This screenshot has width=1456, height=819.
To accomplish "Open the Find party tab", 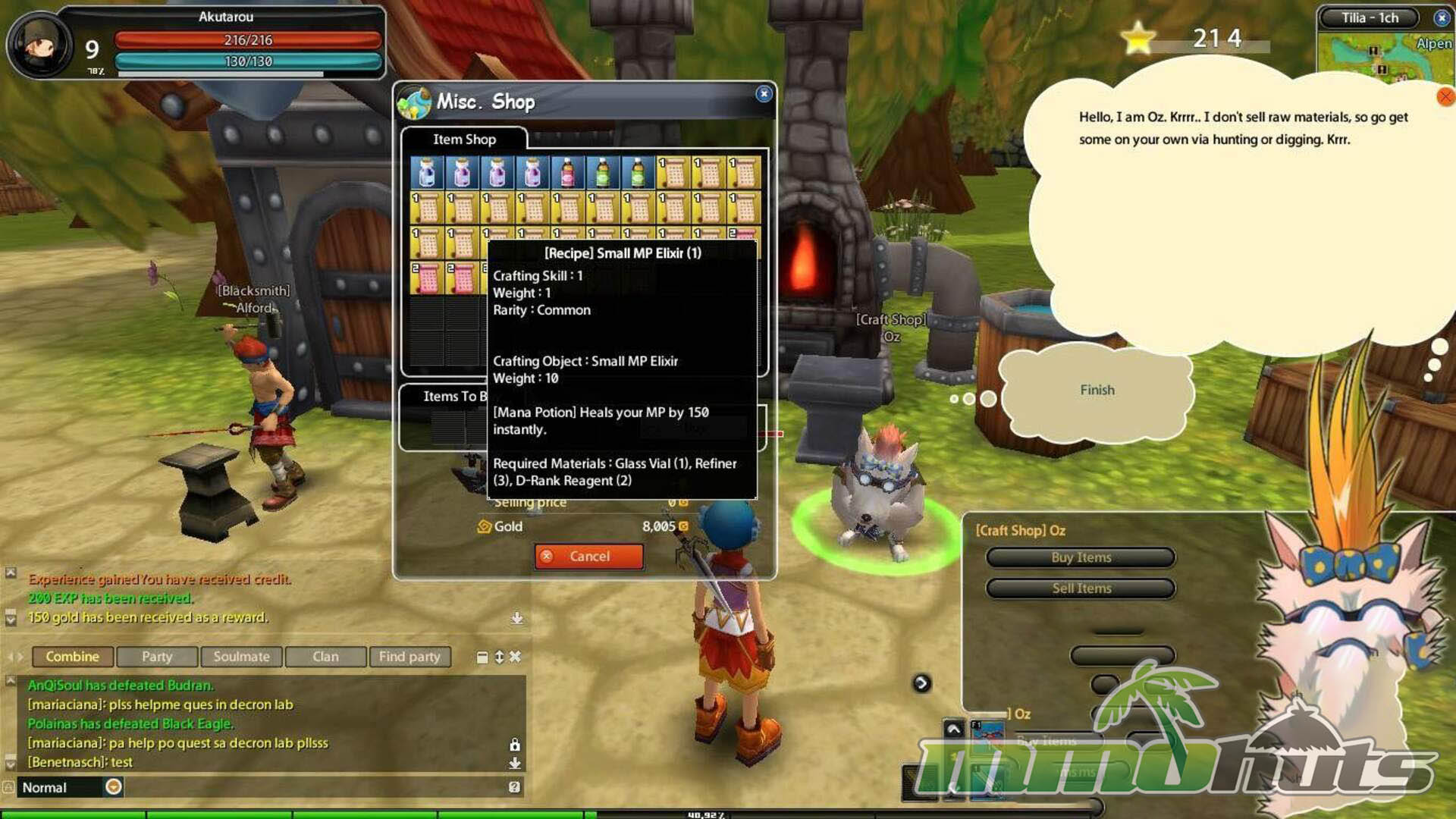I will click(x=409, y=657).
